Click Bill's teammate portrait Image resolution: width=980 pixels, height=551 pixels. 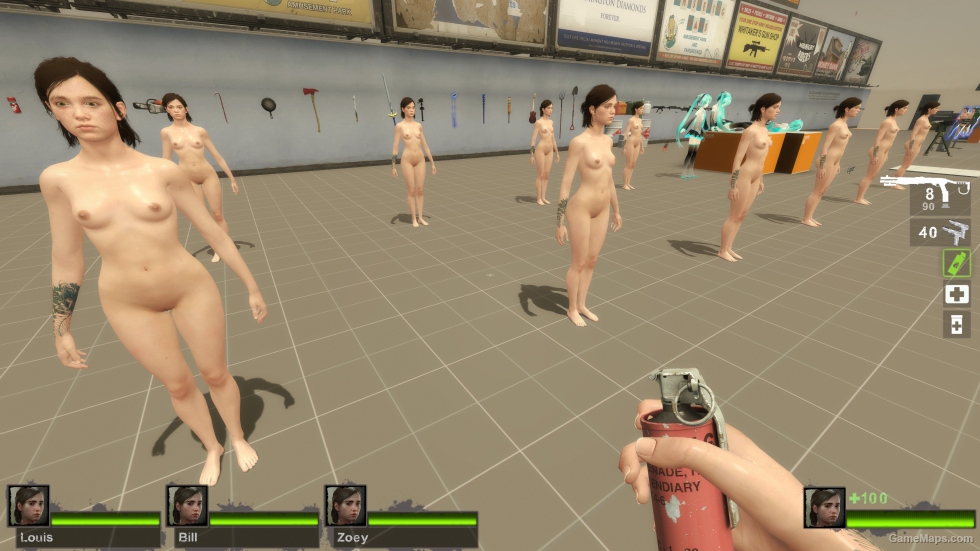click(187, 507)
